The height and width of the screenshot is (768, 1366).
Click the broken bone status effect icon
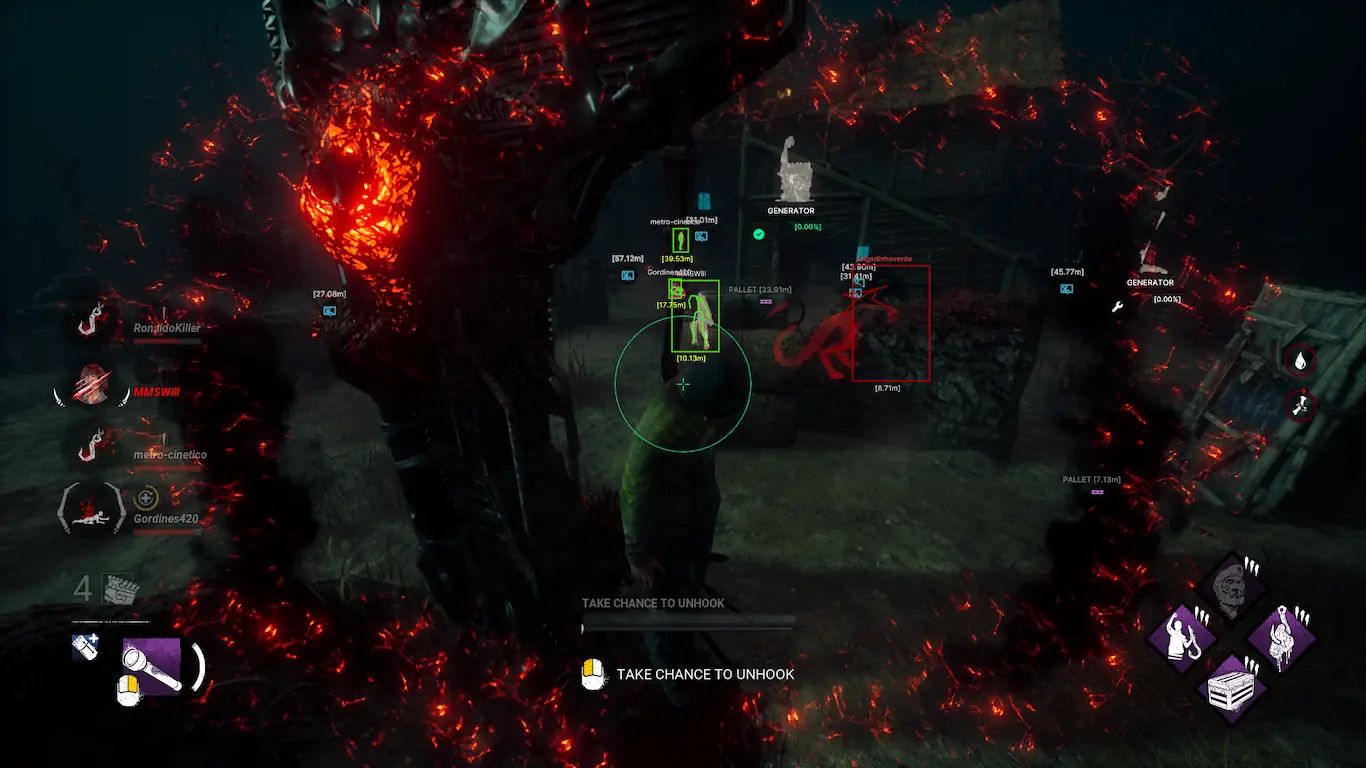tap(1301, 406)
